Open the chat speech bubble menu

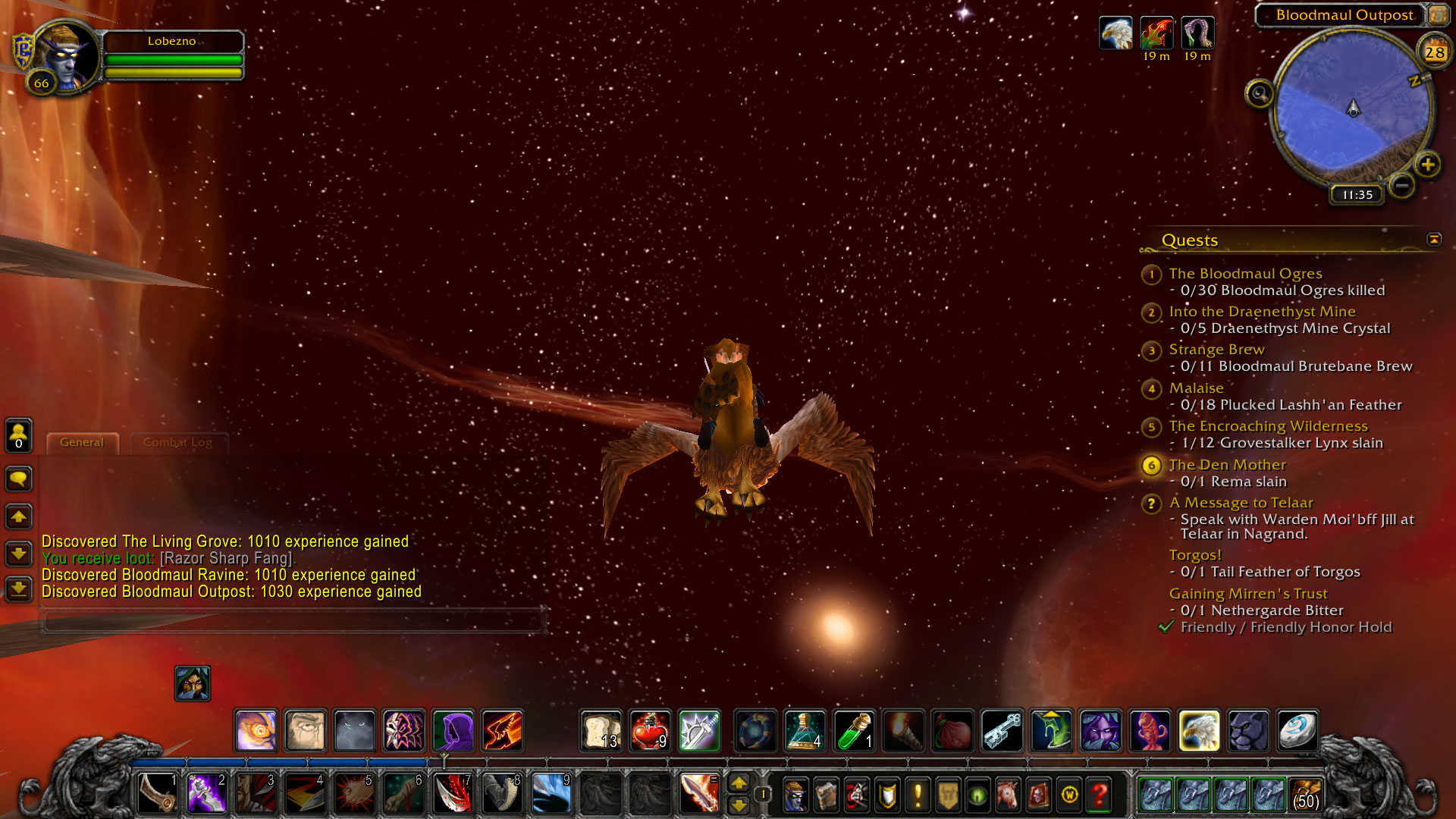[19, 479]
